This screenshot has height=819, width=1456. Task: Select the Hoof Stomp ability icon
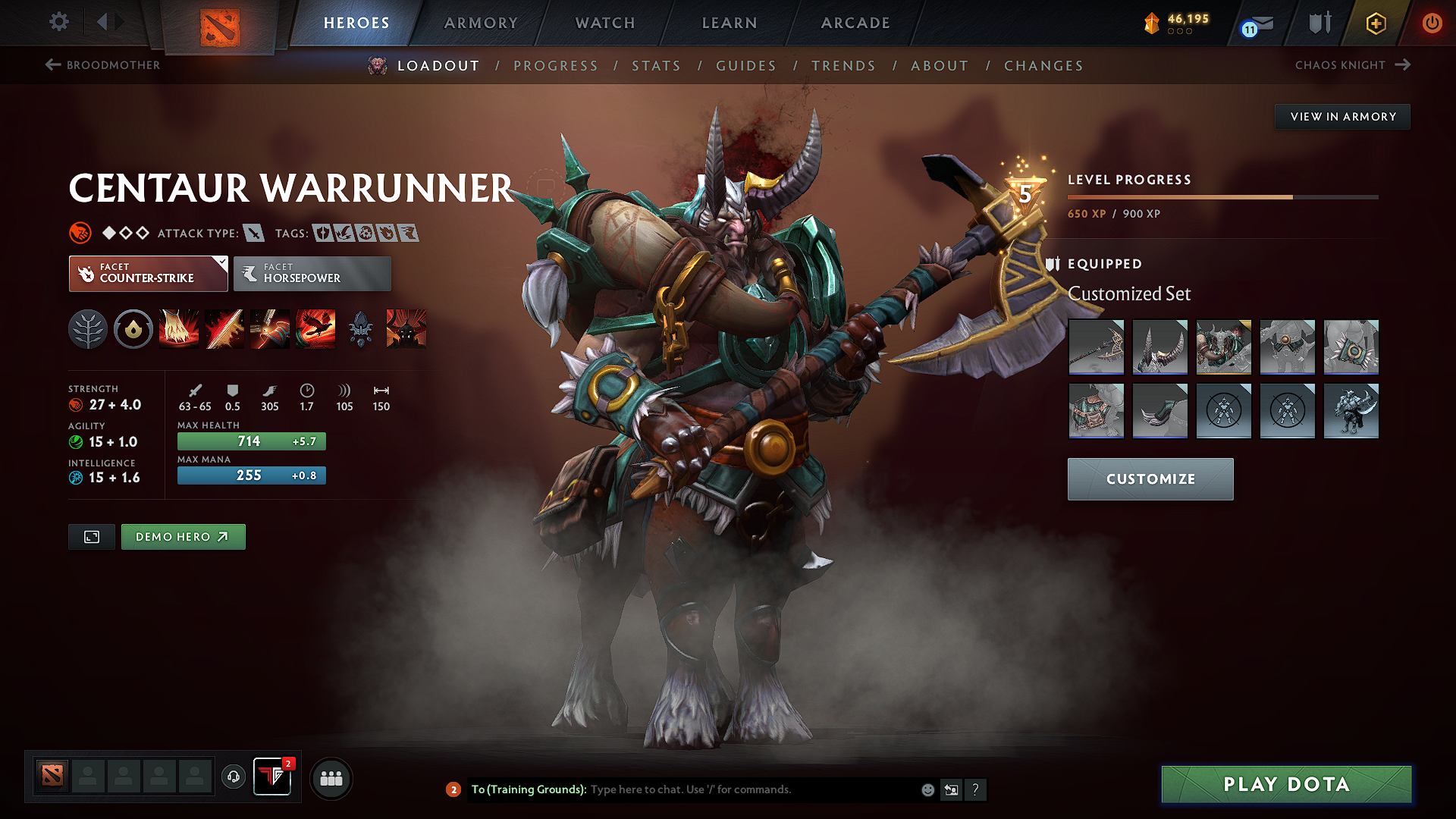pos(179,329)
